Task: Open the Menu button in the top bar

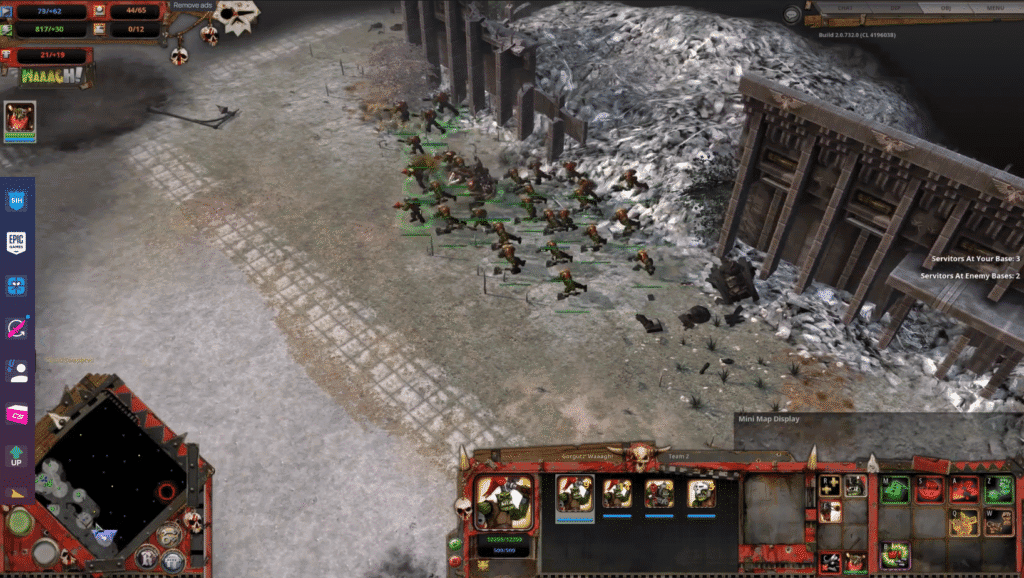Action: tap(994, 8)
